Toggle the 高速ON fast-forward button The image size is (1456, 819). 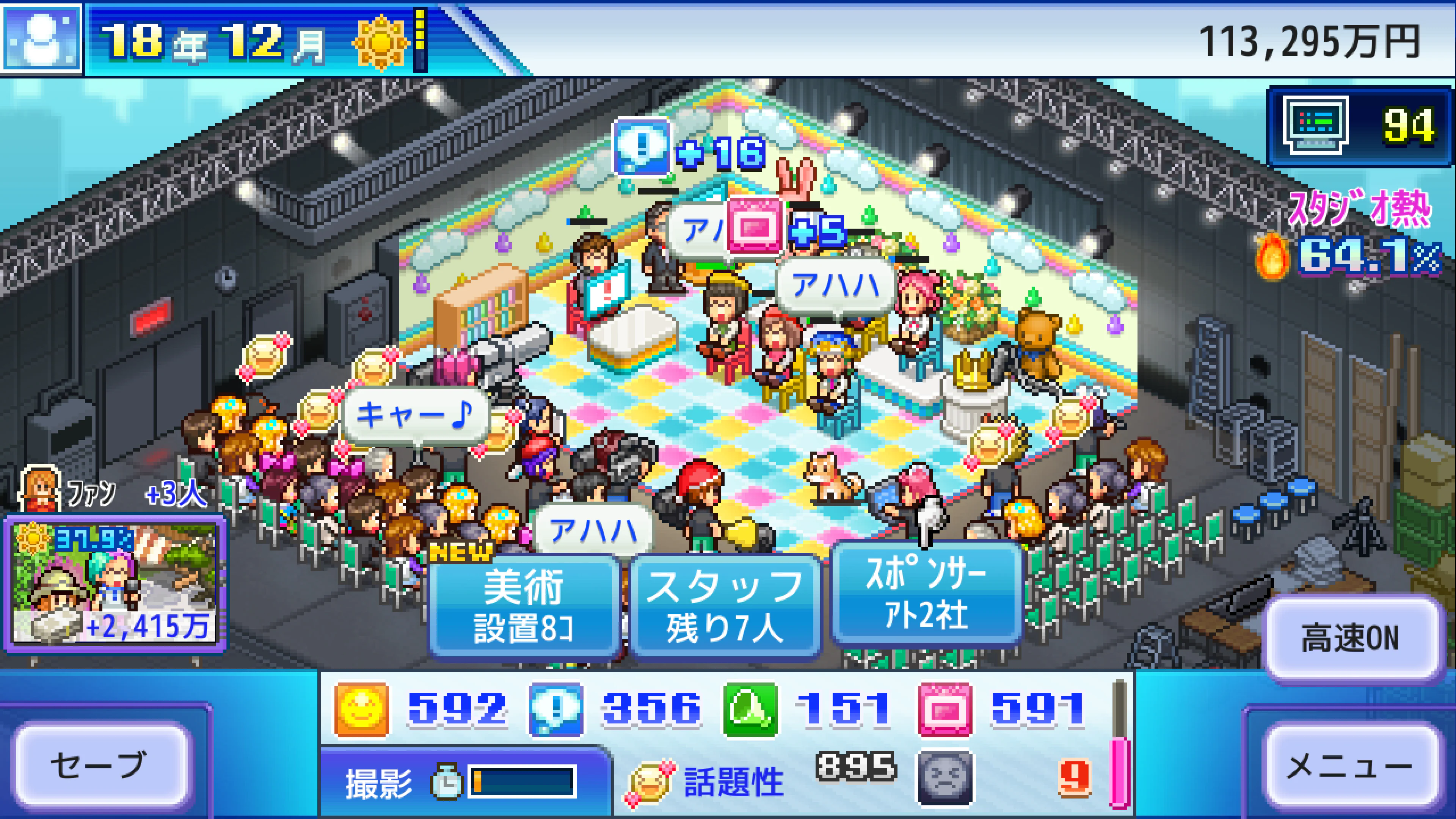pyautogui.click(x=1350, y=637)
